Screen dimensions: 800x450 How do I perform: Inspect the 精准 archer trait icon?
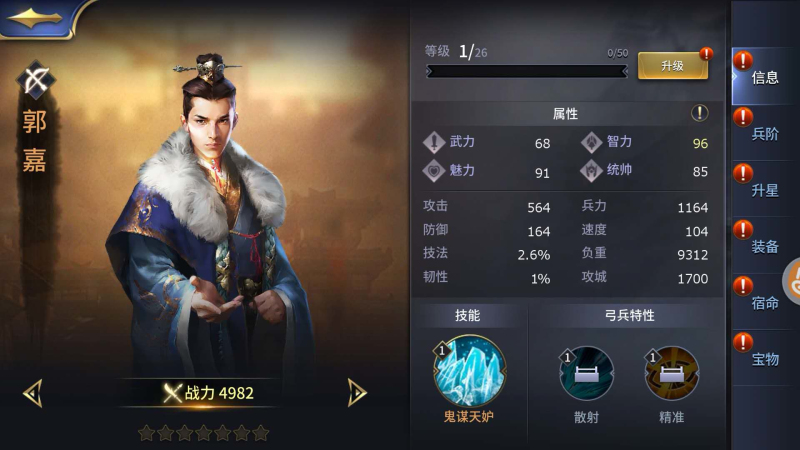(x=671, y=374)
